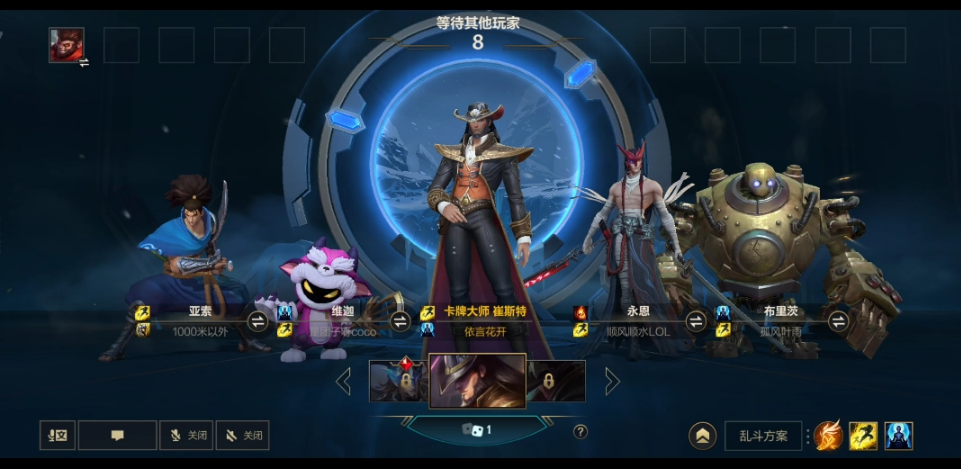961x469 pixels.
Task: Toggle the voice-to-text button
Action: point(57,435)
